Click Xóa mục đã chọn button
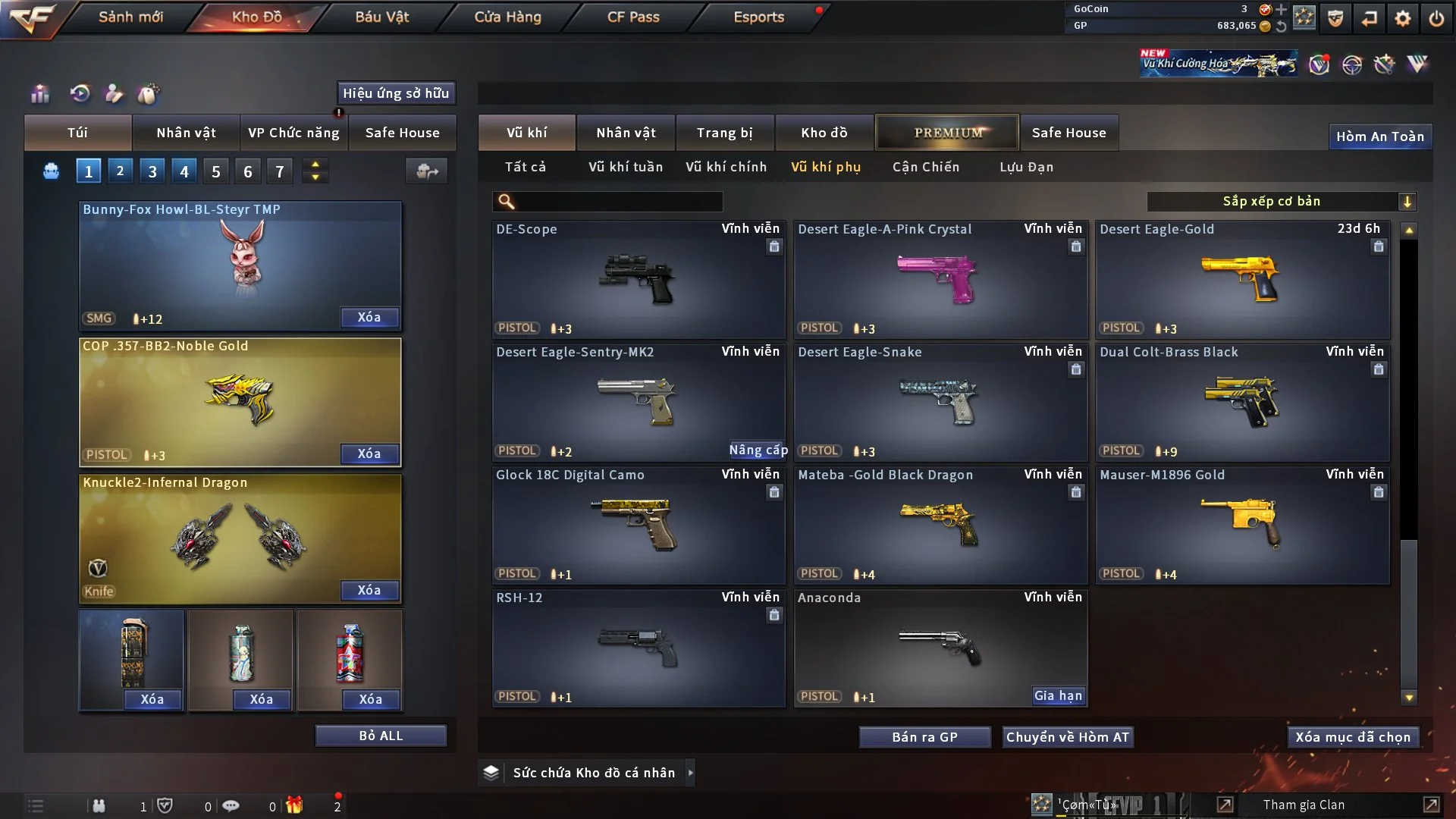The image size is (1456, 819). coord(1352,737)
